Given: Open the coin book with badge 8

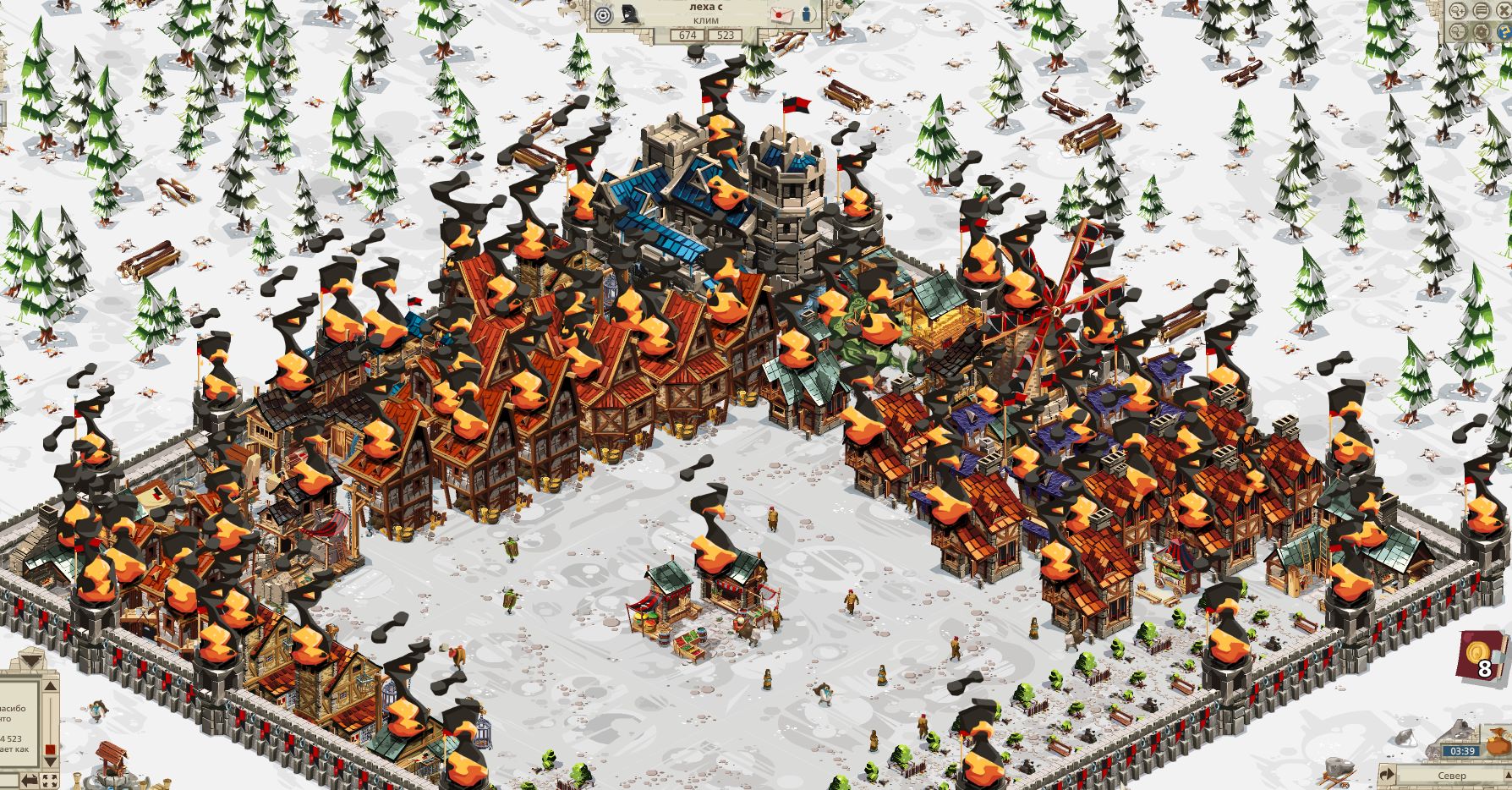Looking at the screenshot, I should [x=1480, y=656].
